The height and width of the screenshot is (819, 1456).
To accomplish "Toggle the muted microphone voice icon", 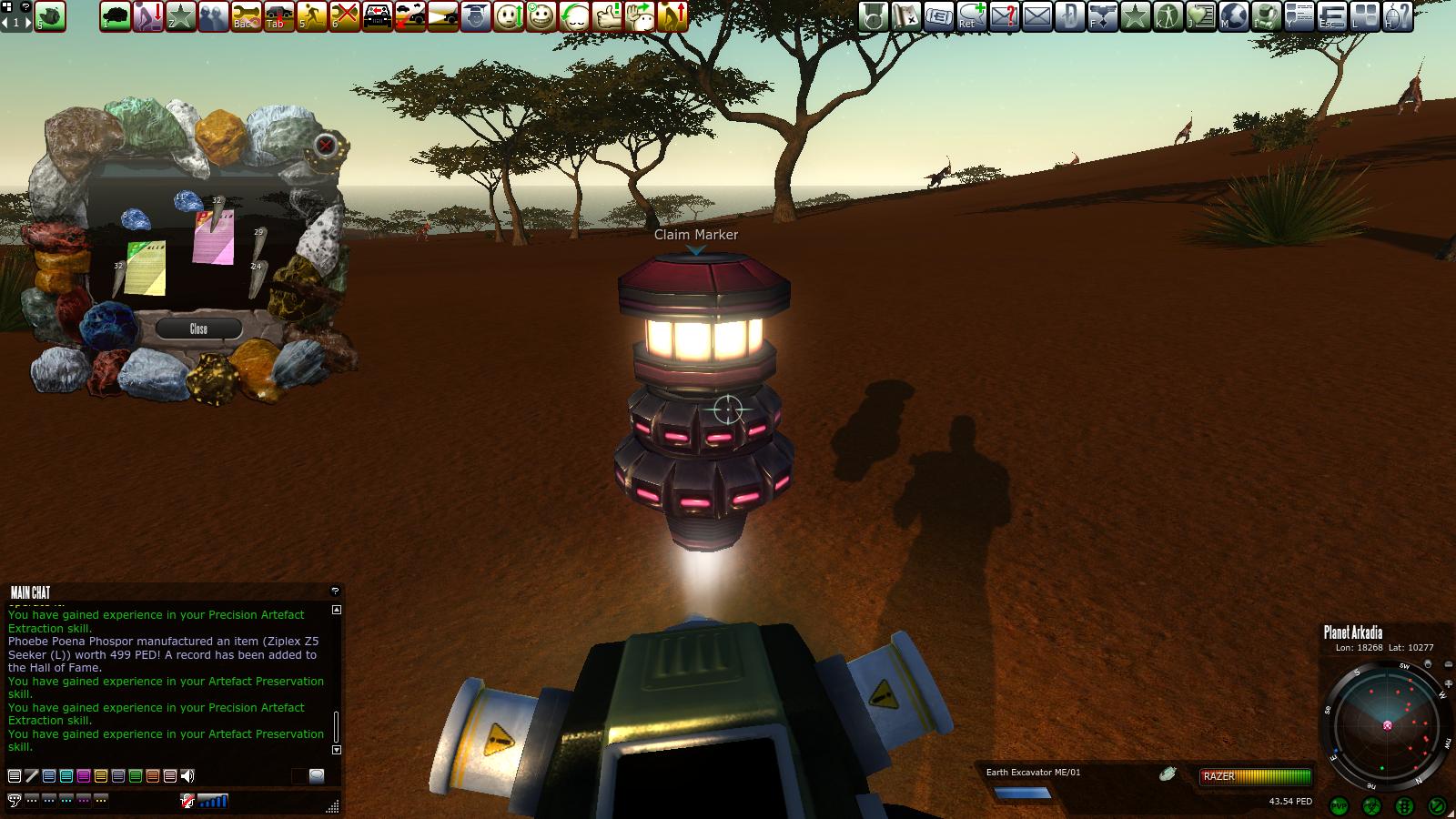I will coord(187,801).
